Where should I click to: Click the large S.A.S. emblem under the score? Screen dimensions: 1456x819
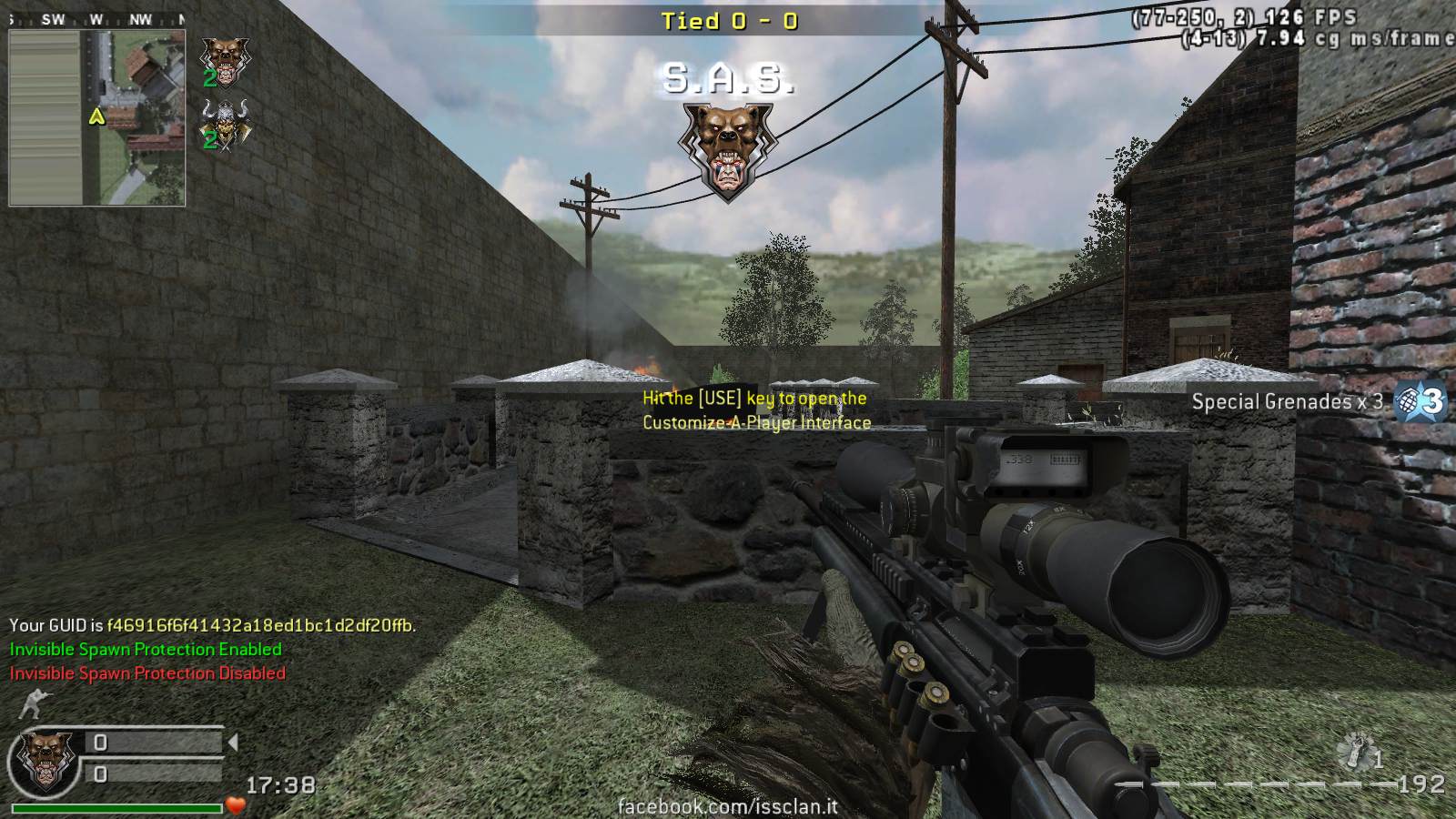(x=726, y=150)
